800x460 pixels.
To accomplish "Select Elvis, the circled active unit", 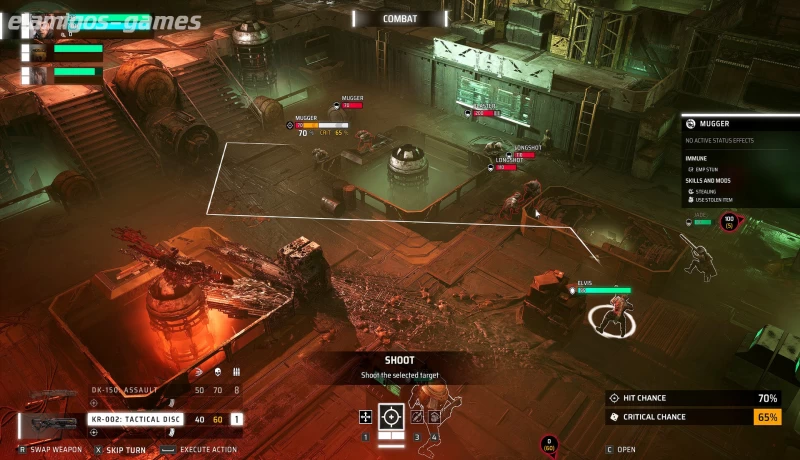I will coord(610,318).
